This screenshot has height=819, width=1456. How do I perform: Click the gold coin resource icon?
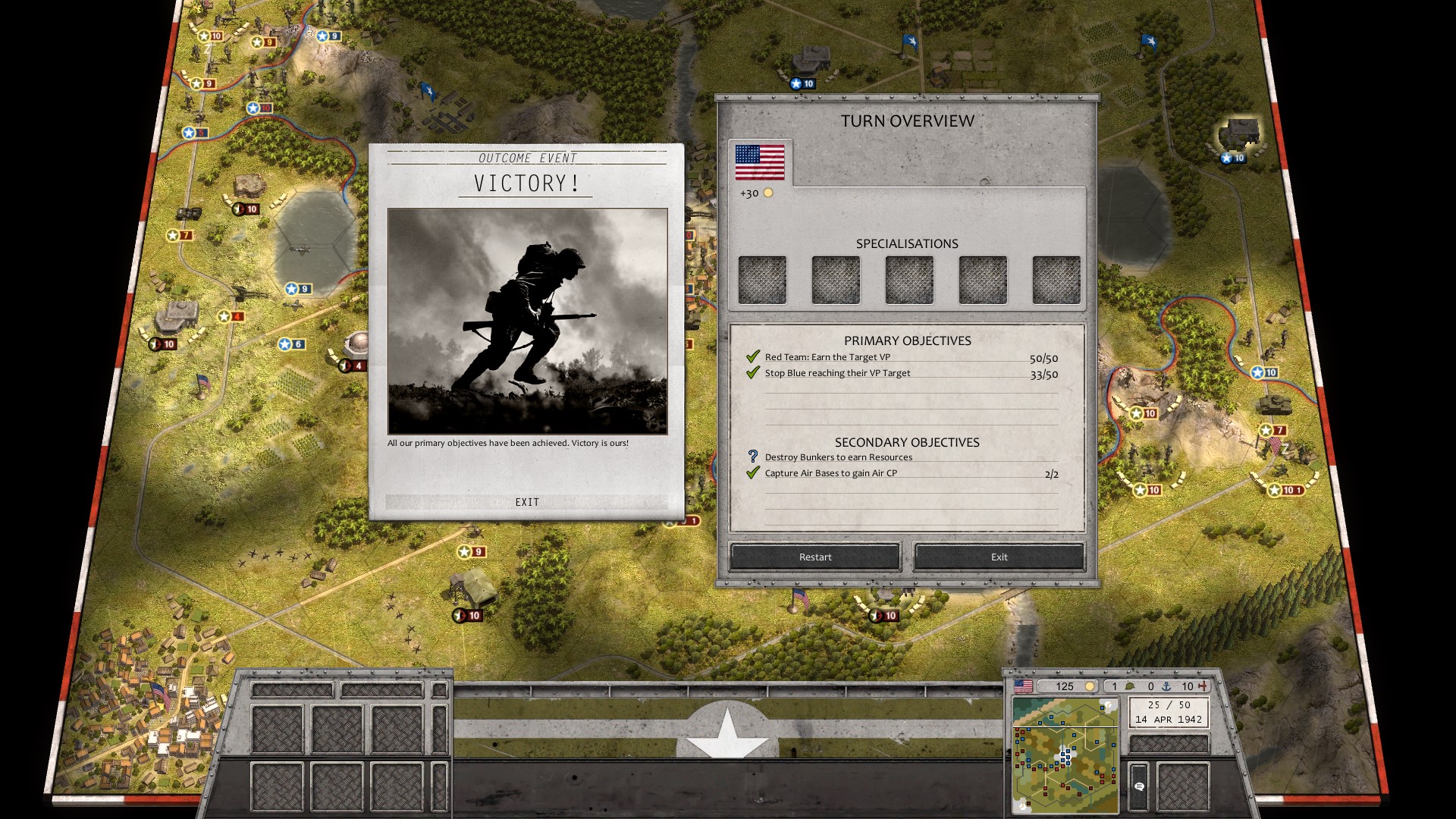pos(1090,686)
